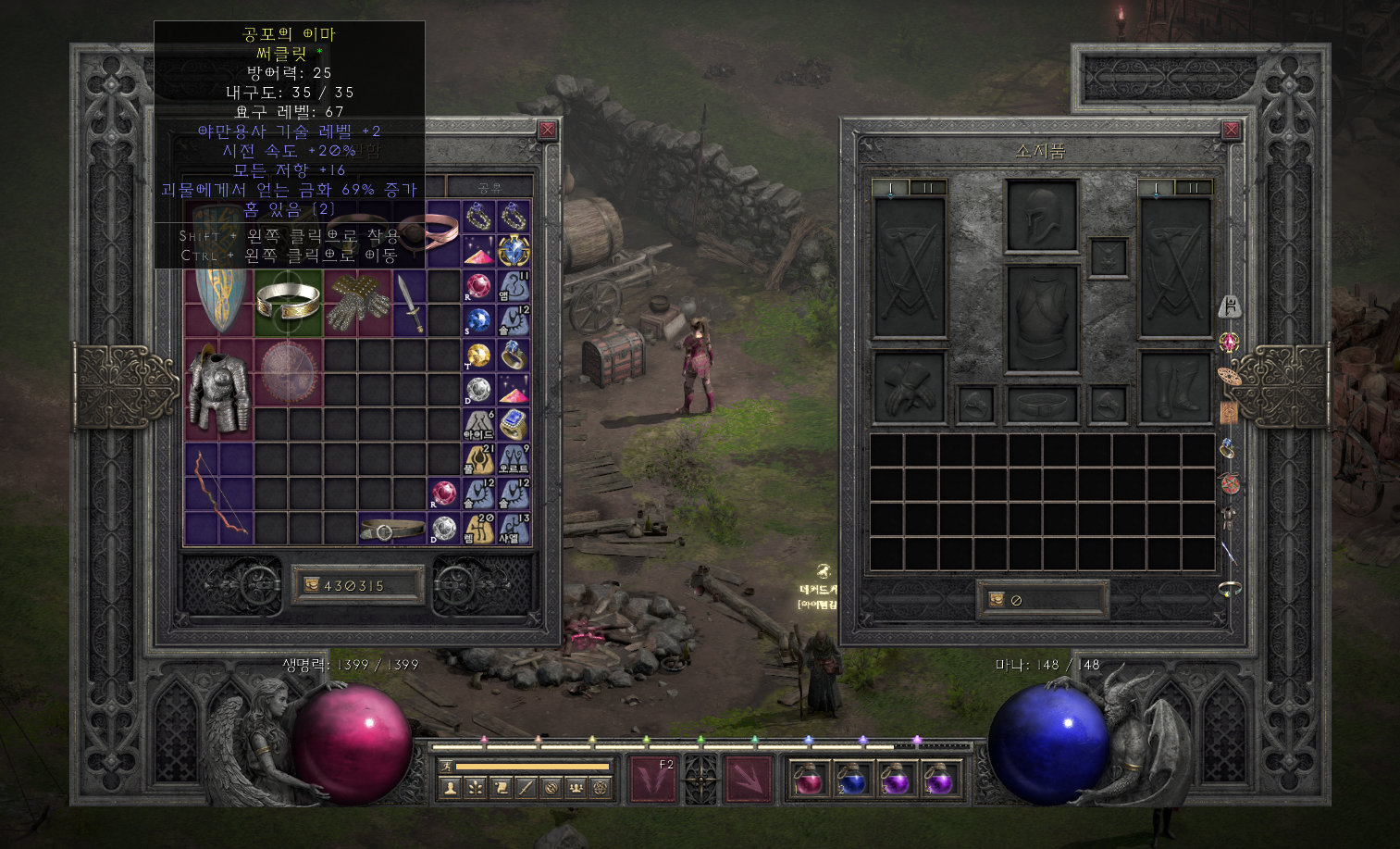Select the blue sapphire gem
This screenshot has width=1400, height=849.
478,320
